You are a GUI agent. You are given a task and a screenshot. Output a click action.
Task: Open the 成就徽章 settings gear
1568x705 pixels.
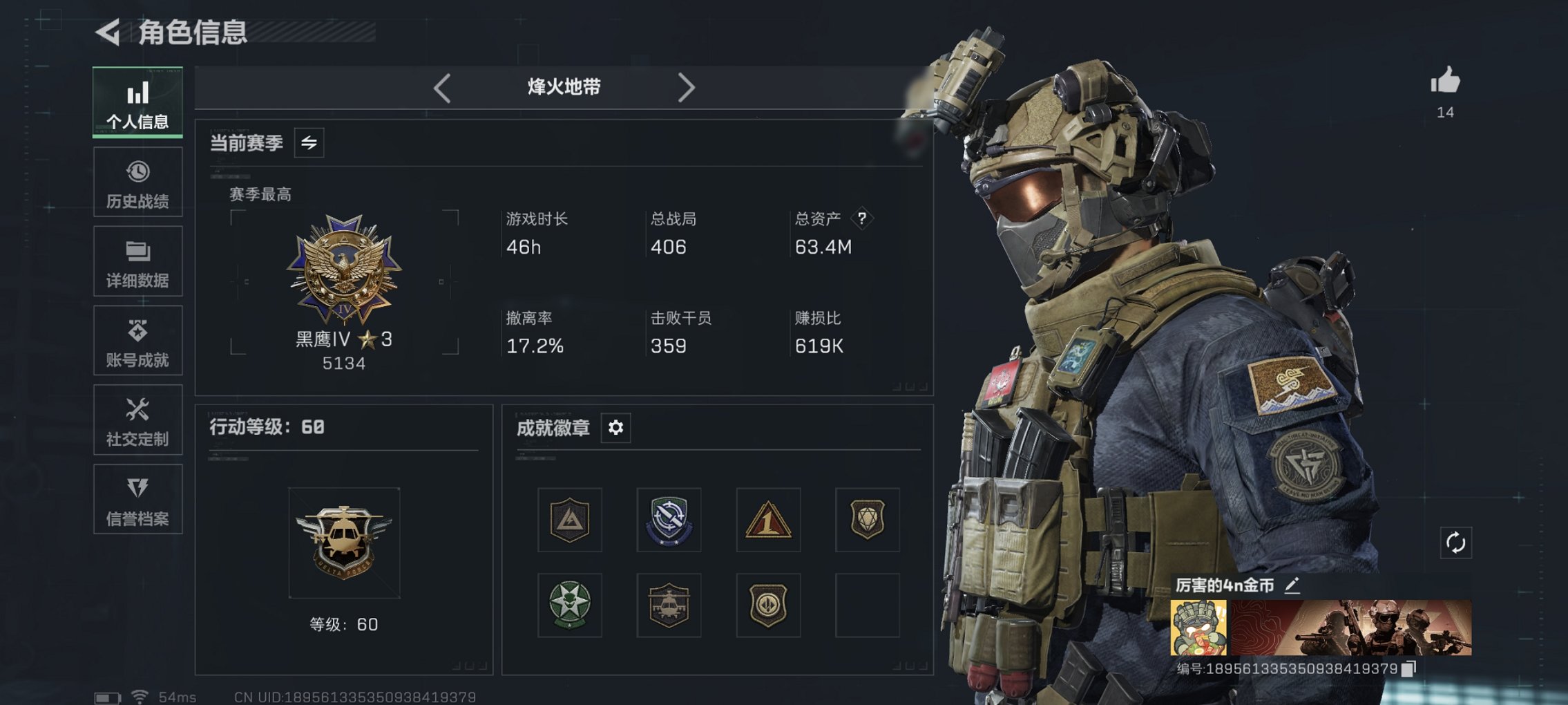[615, 428]
